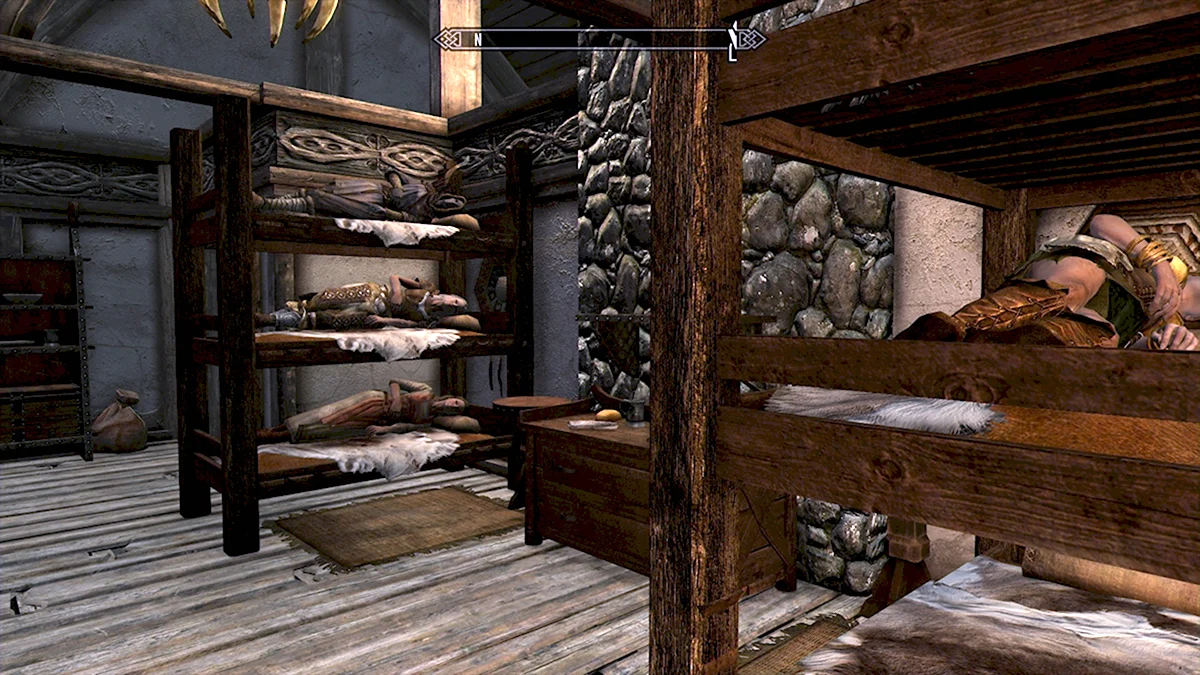
Task: Select the North marker on the compass
Action: pos(478,39)
